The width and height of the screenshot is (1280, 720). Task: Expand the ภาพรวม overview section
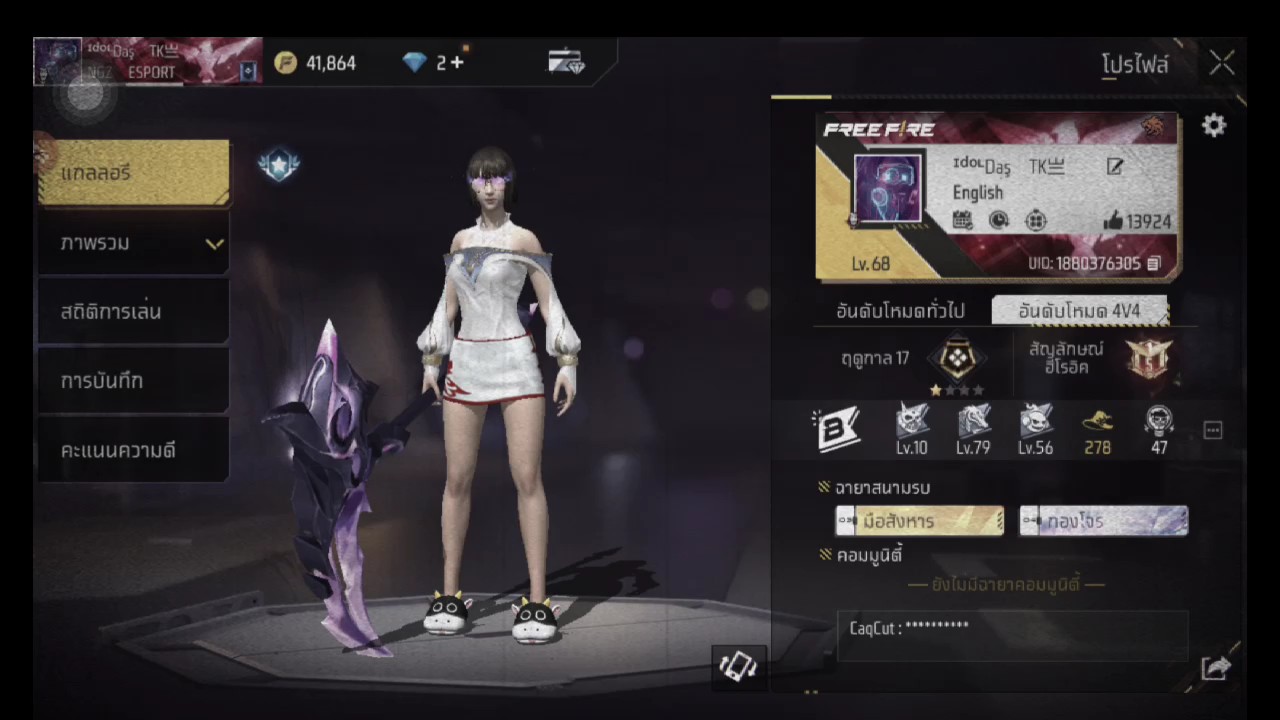[x=134, y=243]
